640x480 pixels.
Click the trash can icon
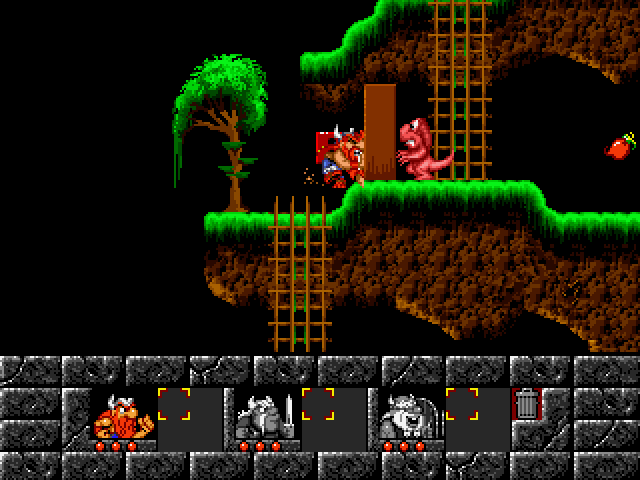pyautogui.click(x=525, y=405)
